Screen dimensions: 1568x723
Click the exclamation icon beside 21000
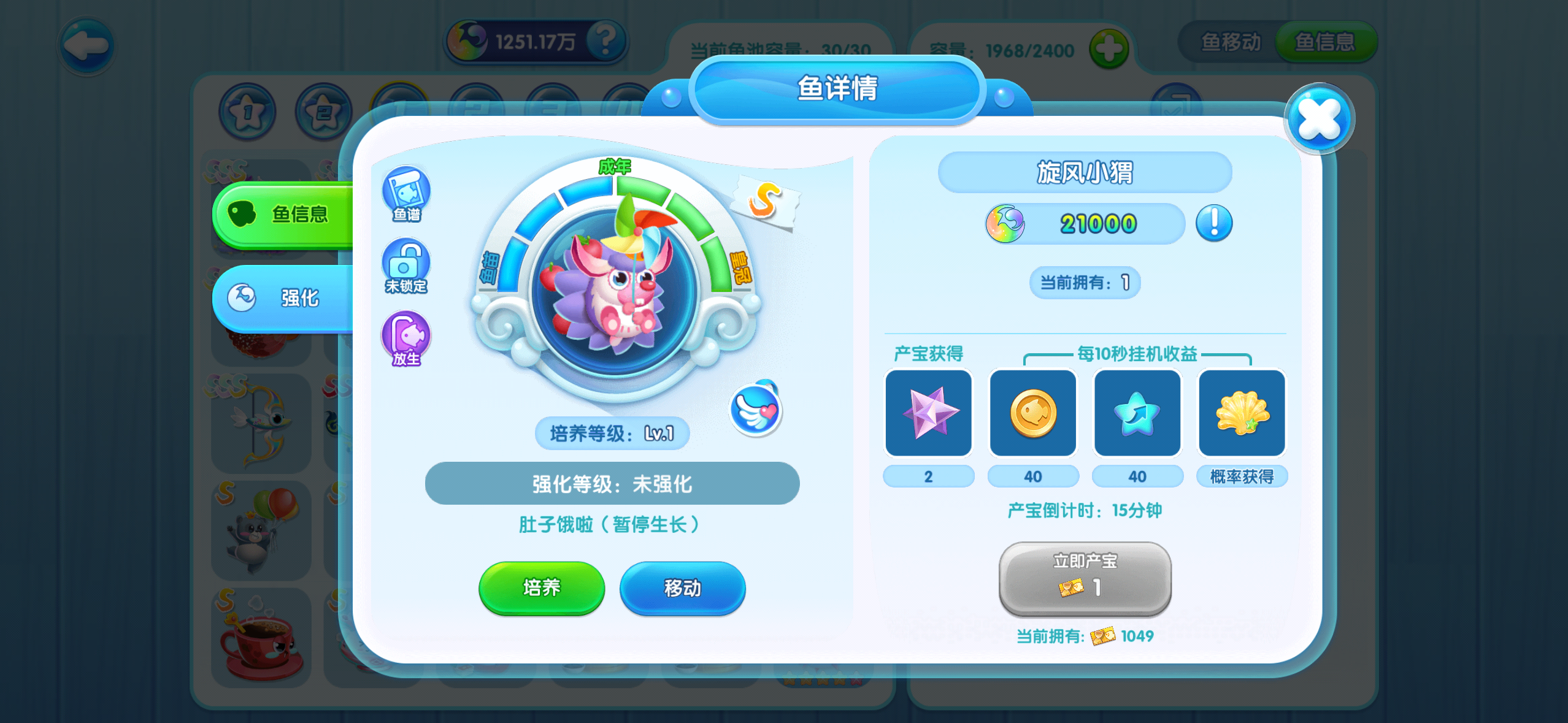pos(1214,224)
